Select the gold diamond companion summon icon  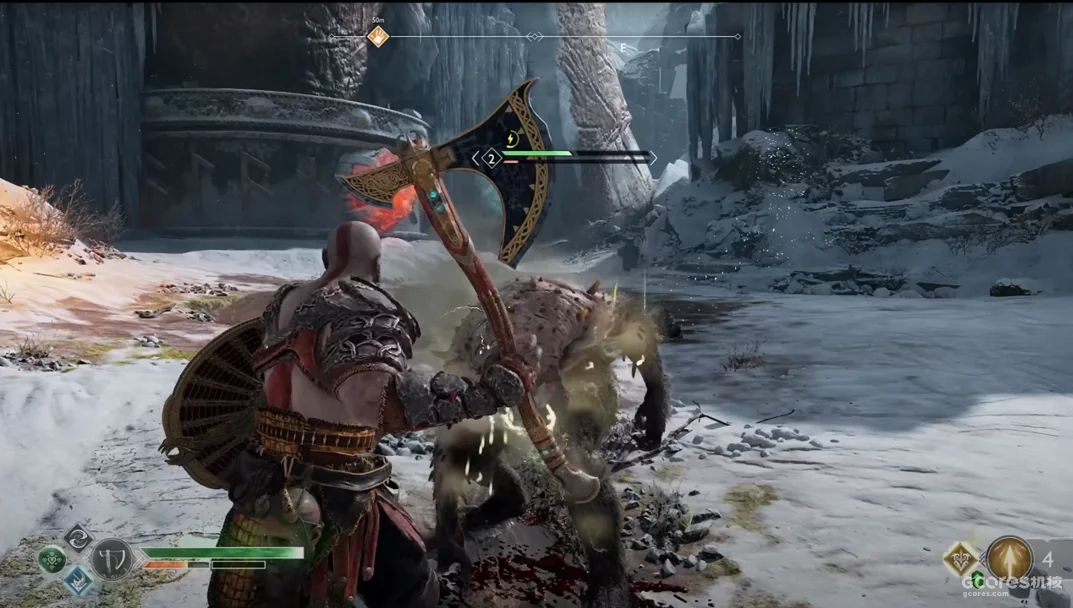click(961, 559)
